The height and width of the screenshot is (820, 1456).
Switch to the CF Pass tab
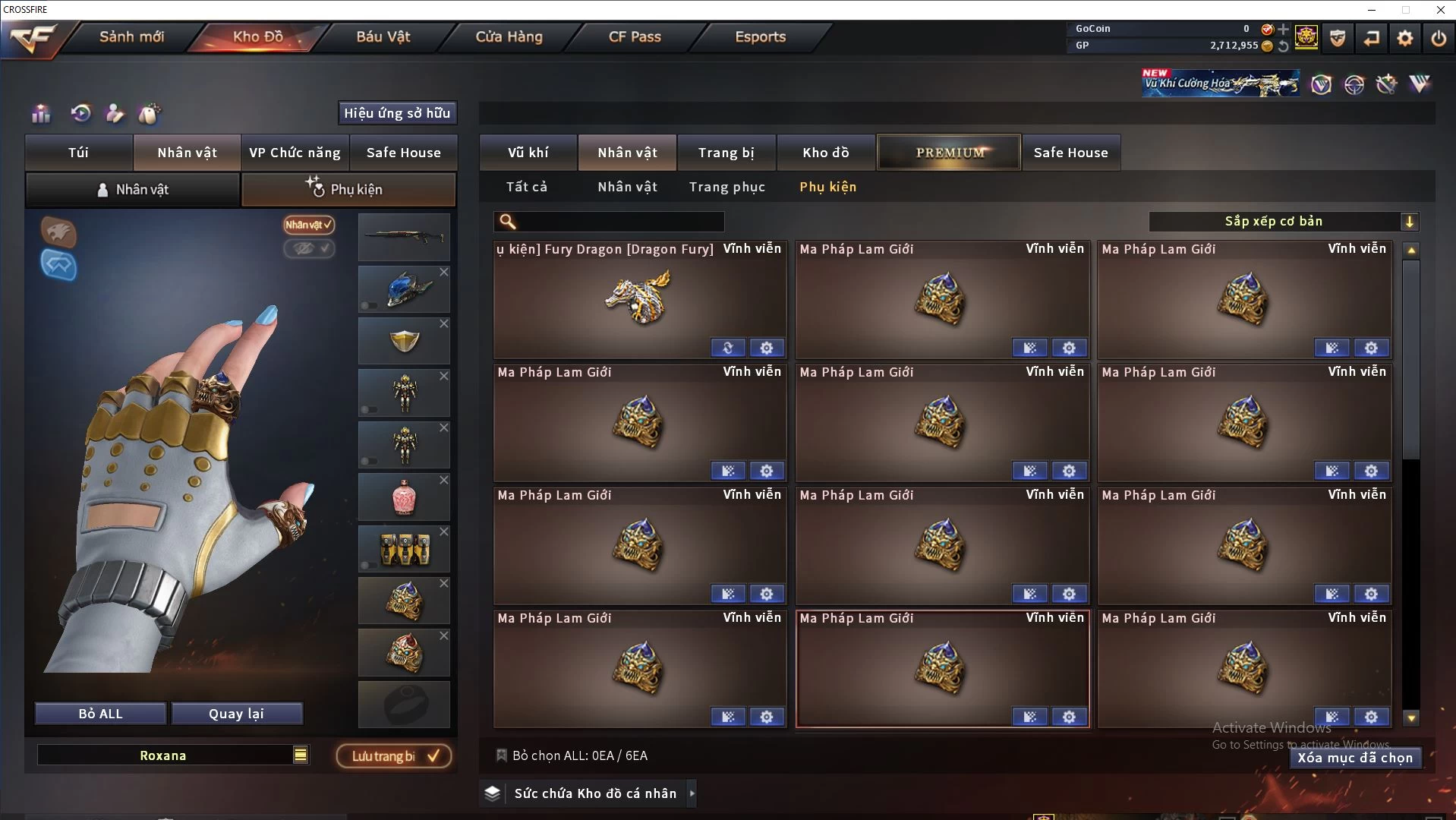pos(635,36)
